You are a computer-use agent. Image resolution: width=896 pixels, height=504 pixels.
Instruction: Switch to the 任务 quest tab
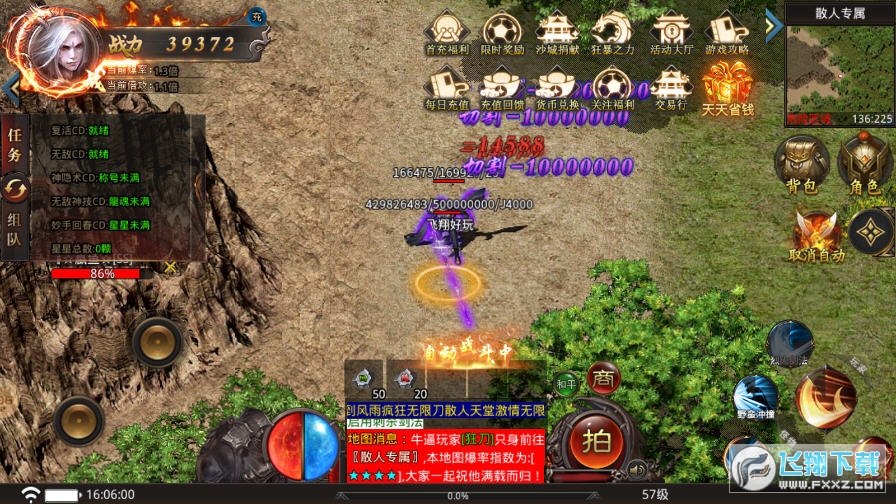(x=14, y=142)
